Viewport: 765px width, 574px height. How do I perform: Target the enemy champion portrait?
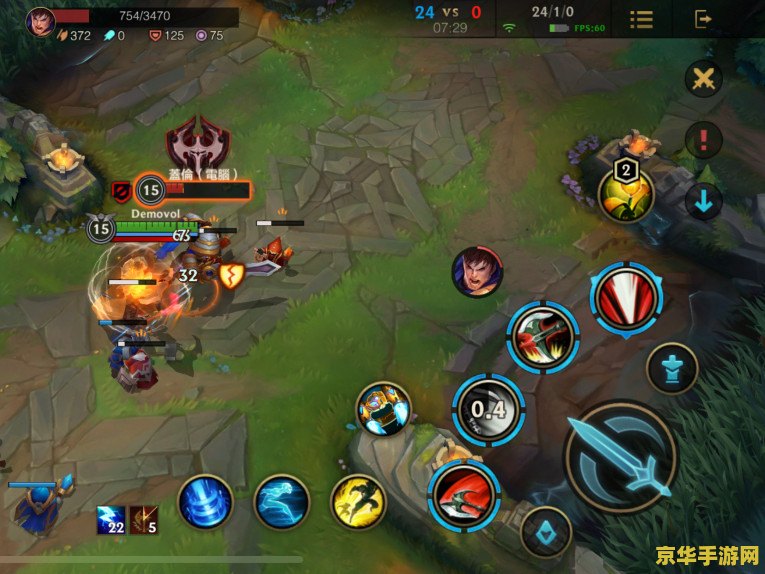[477, 272]
